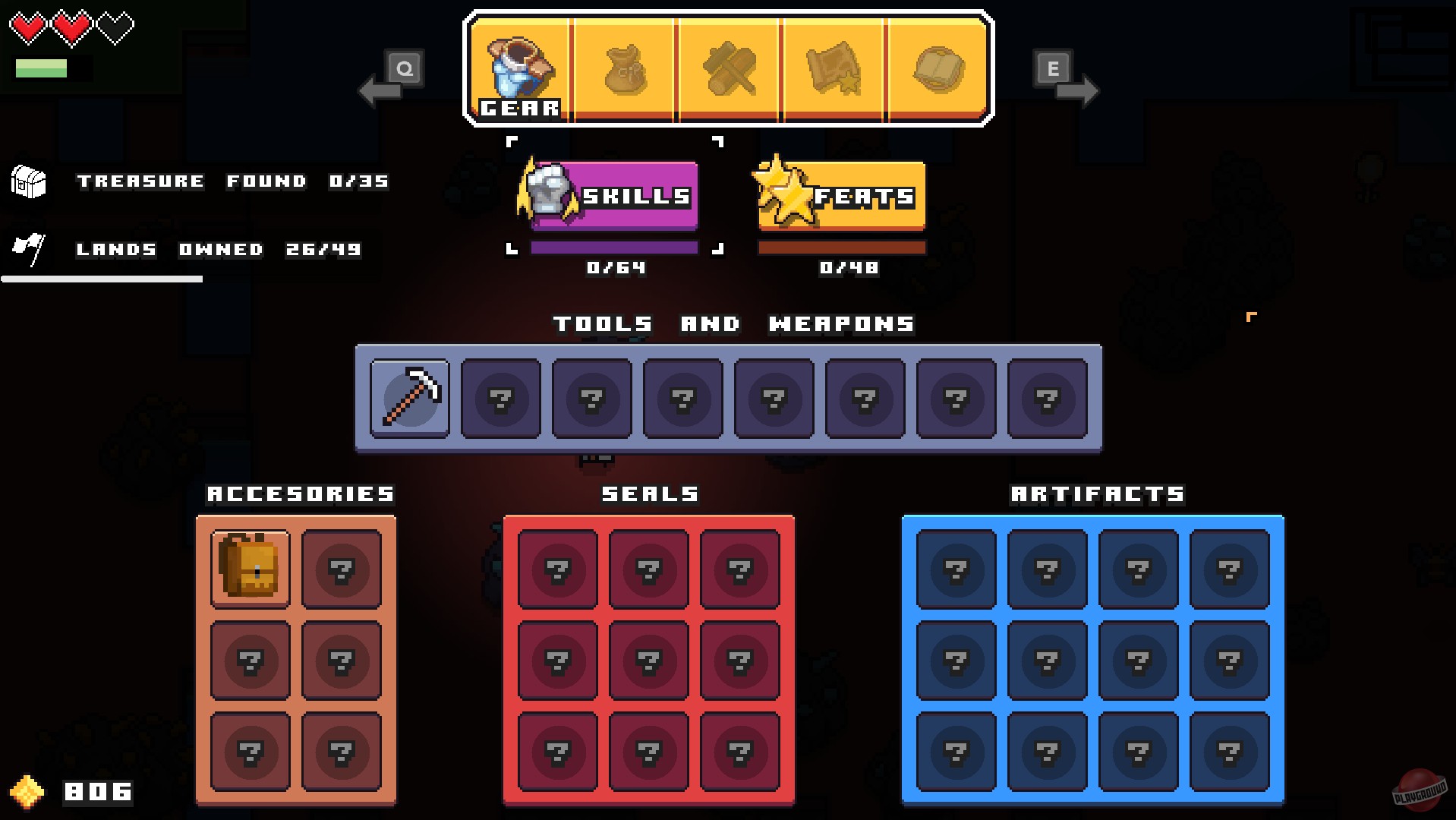Screen dimensions: 1456x820
Task: Toggle the first Artifacts mystery slot
Action: tap(956, 568)
